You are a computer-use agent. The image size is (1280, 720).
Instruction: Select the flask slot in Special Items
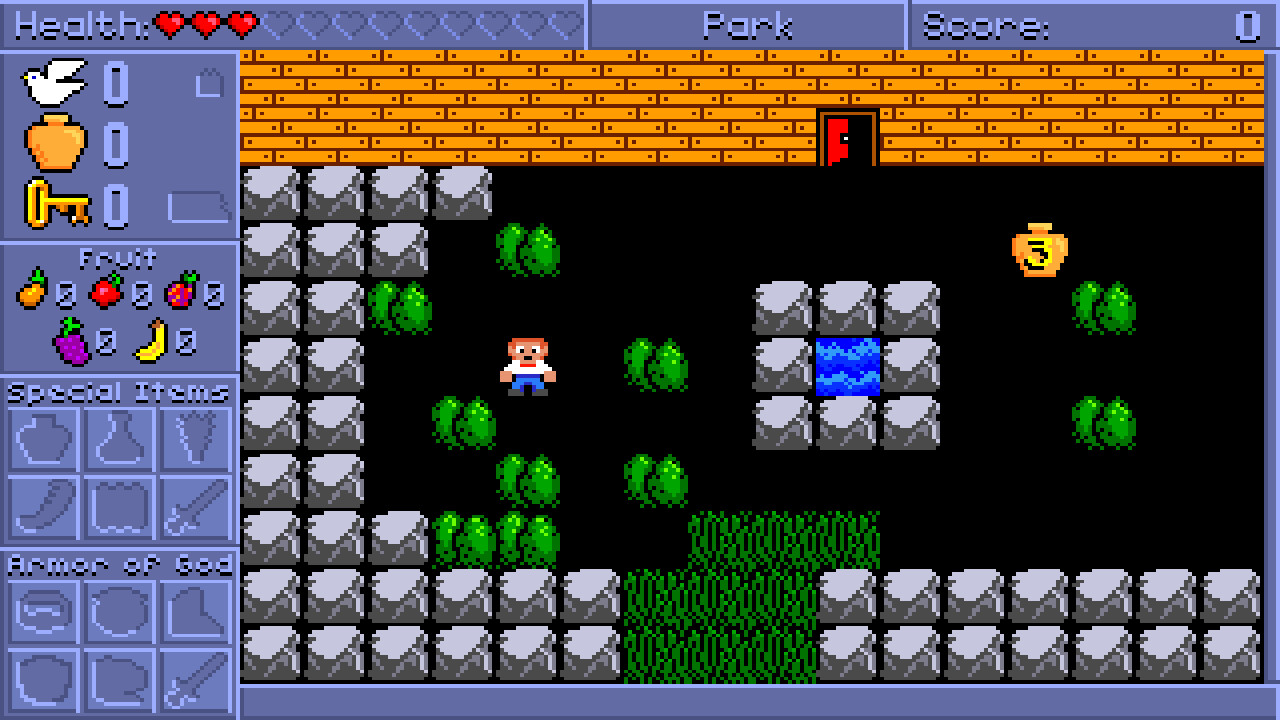pyautogui.click(x=118, y=438)
